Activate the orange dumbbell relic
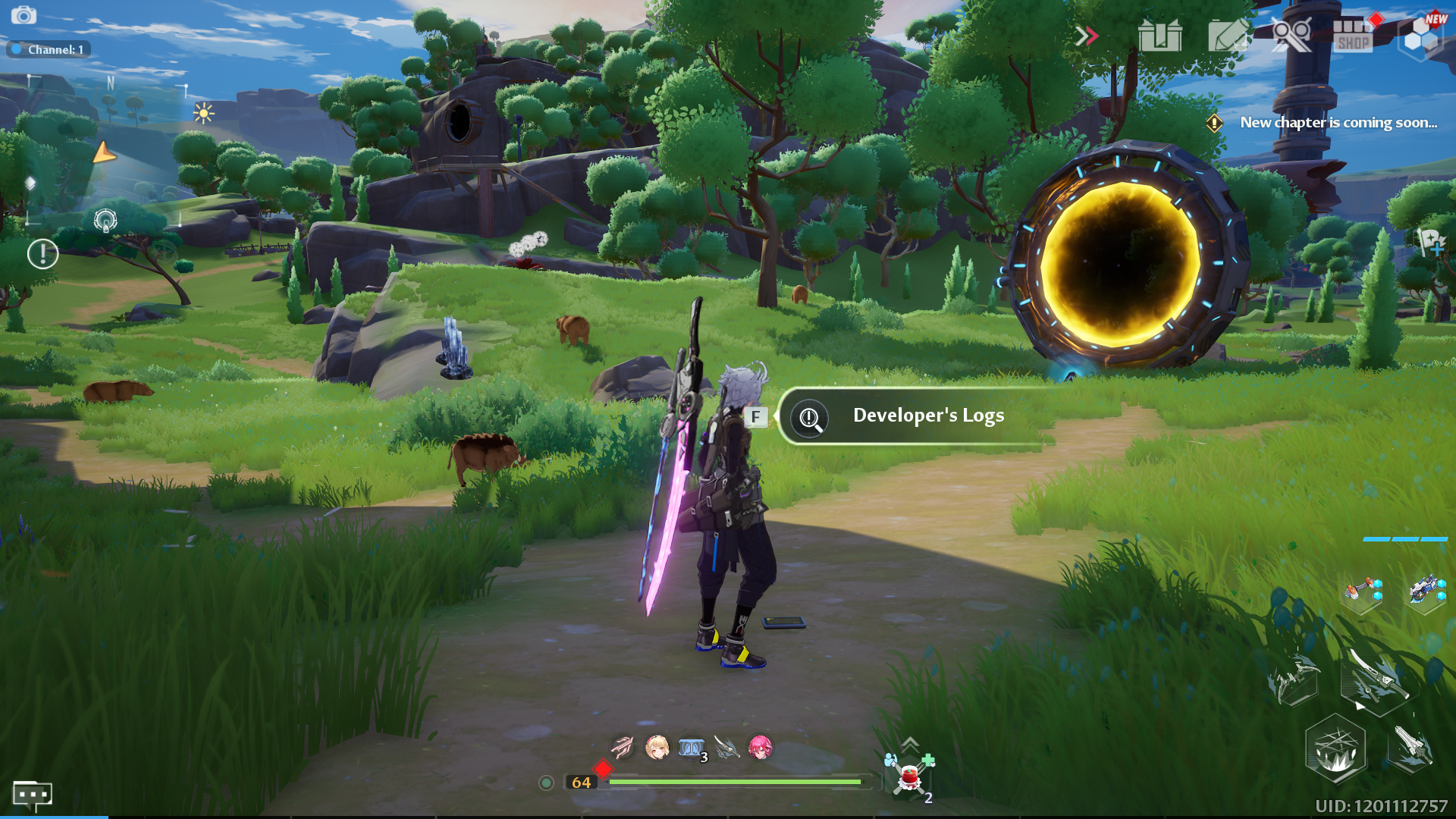This screenshot has height=819, width=1456. (1363, 591)
